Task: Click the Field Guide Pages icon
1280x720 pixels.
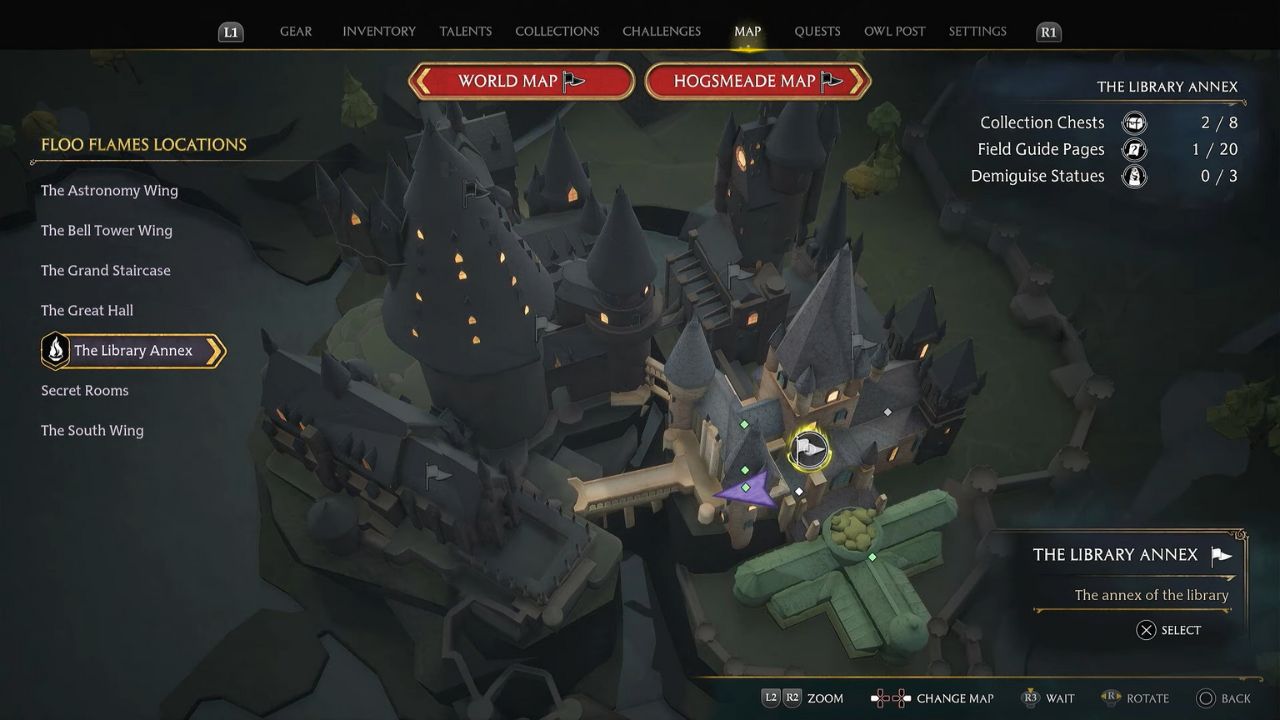Action: point(1133,149)
